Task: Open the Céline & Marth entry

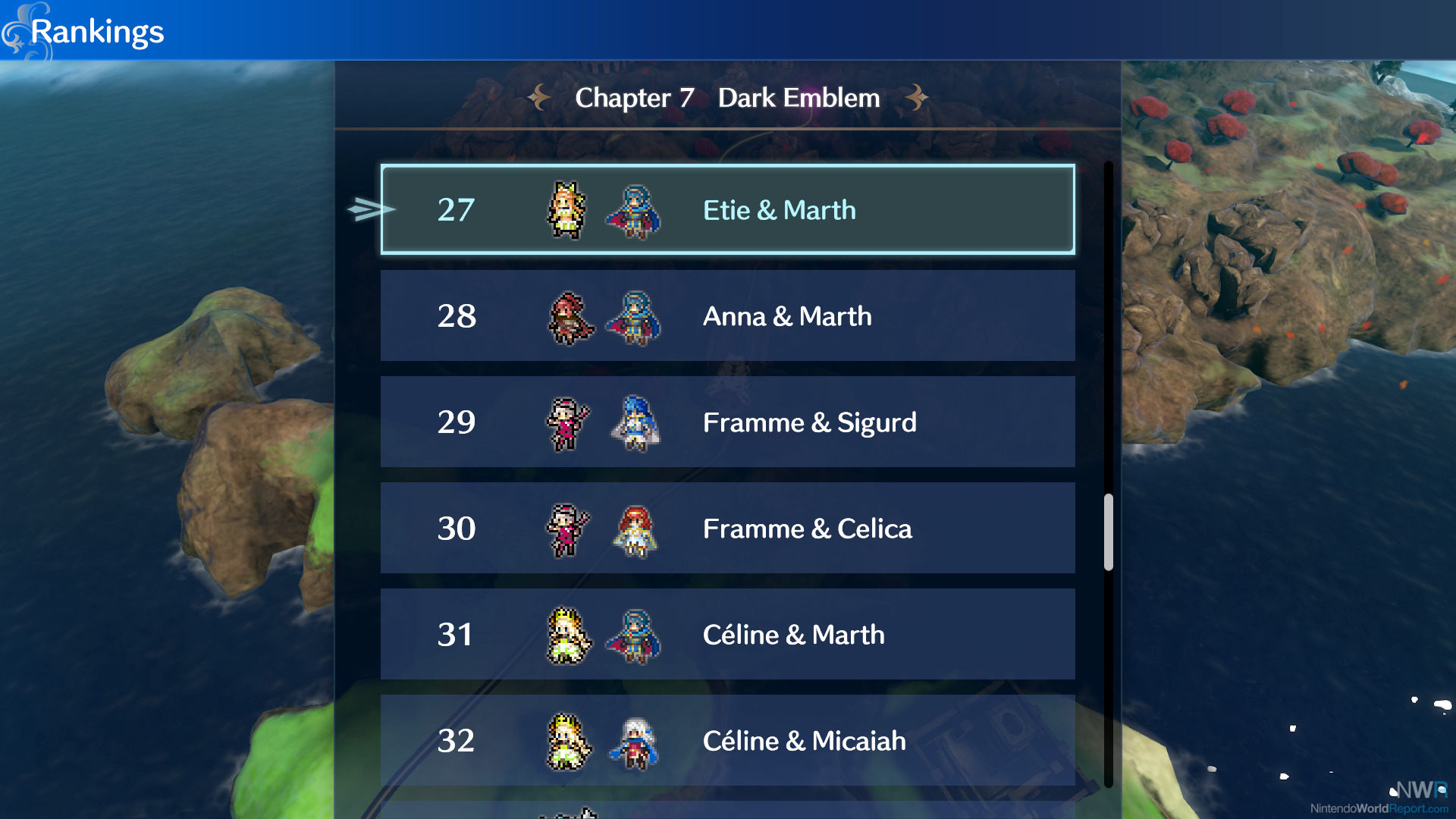Action: point(727,634)
